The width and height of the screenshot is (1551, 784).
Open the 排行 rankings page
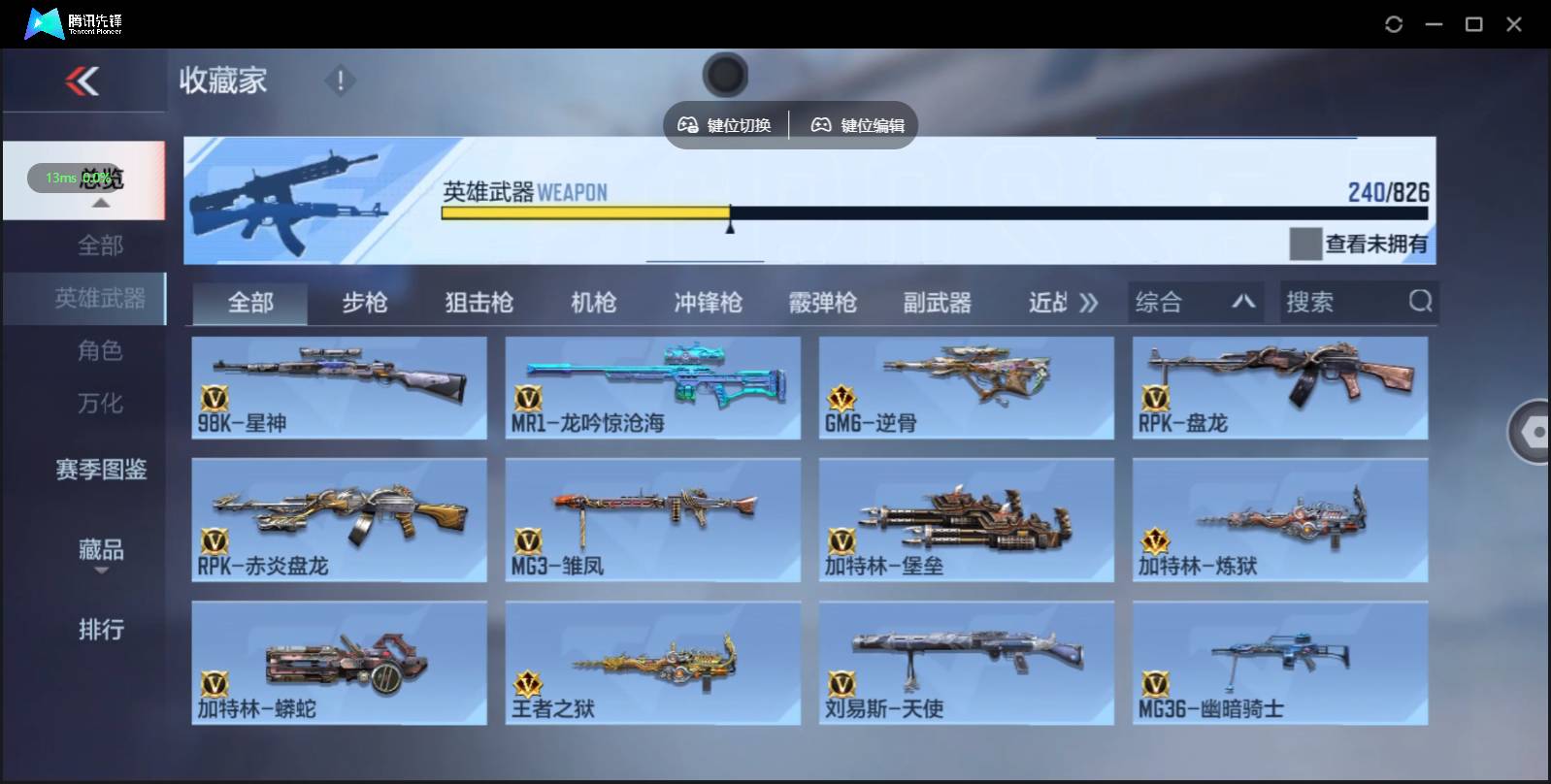point(101,630)
